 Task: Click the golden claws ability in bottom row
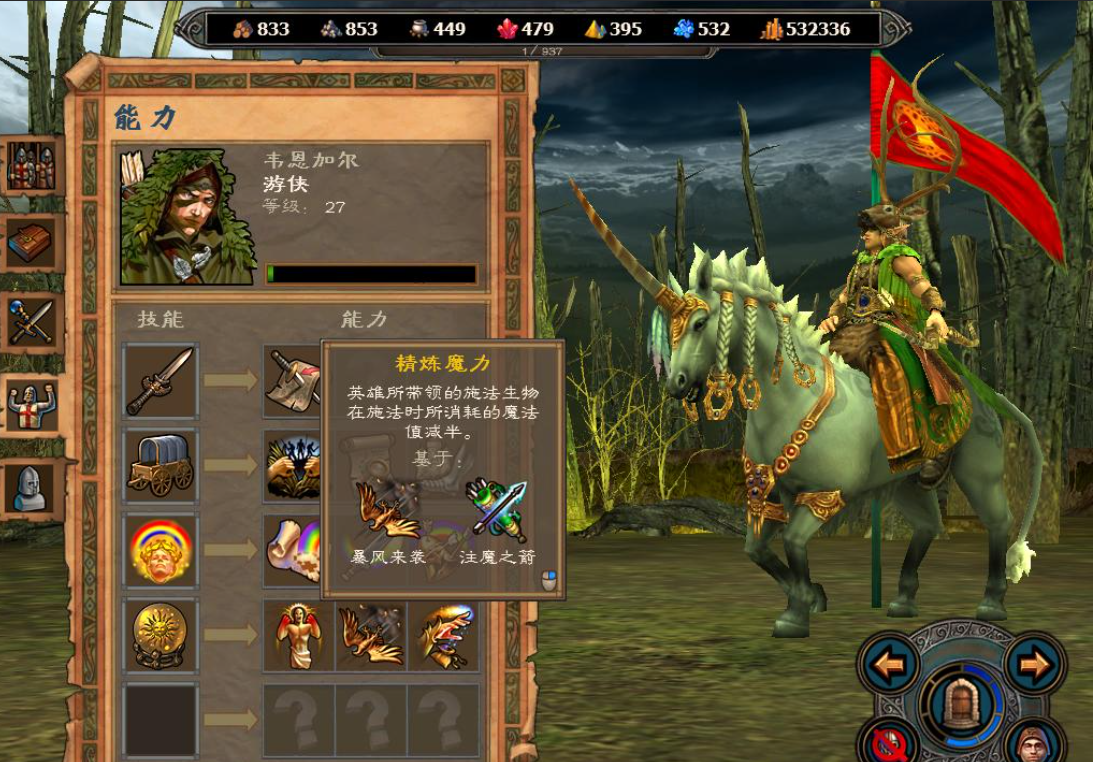pos(370,636)
